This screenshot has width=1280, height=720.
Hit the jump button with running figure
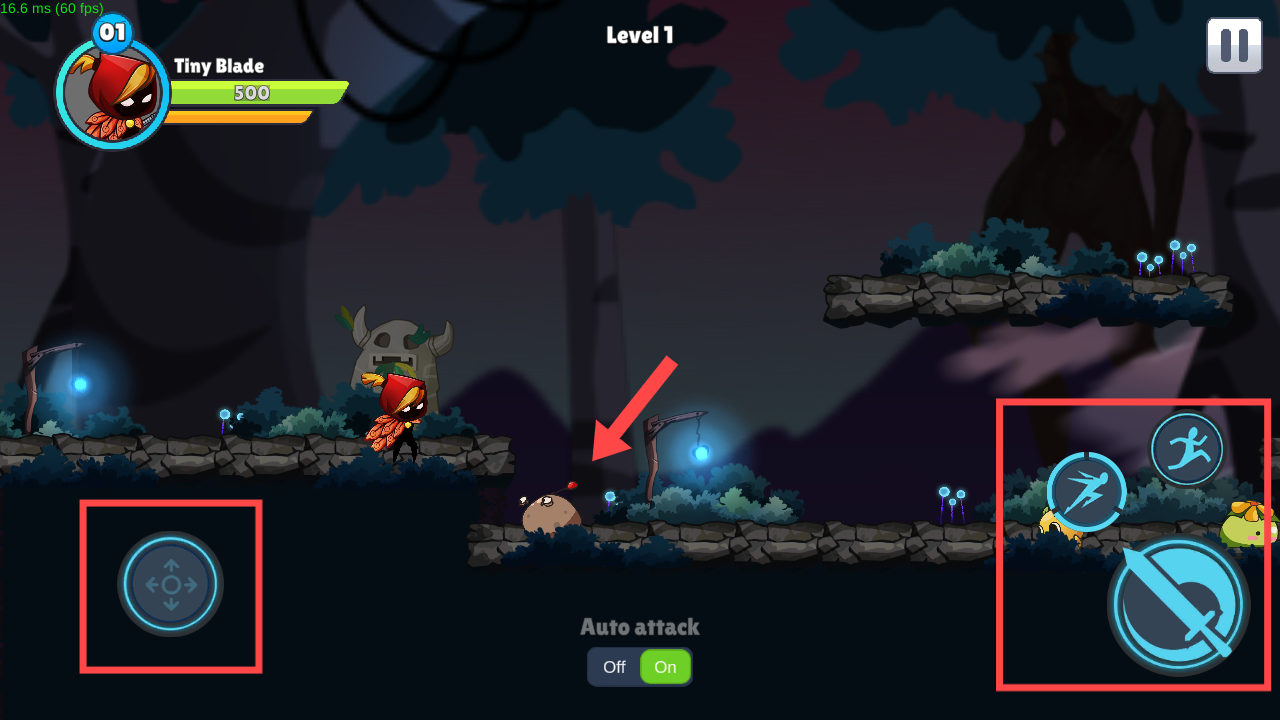pos(1187,449)
